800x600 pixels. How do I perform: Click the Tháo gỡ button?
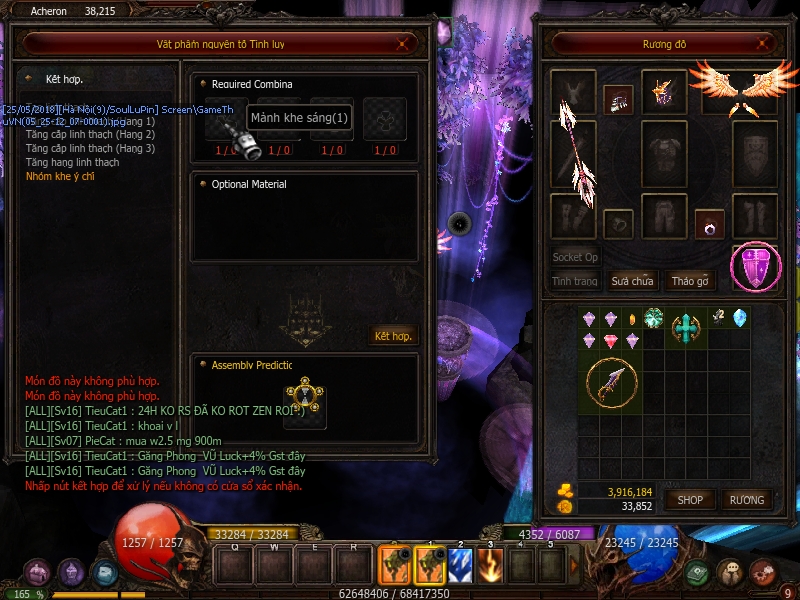(690, 281)
